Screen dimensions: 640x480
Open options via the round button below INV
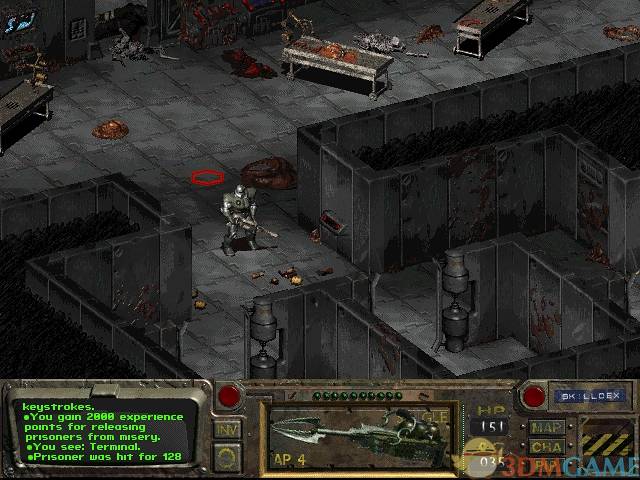pos(227,458)
